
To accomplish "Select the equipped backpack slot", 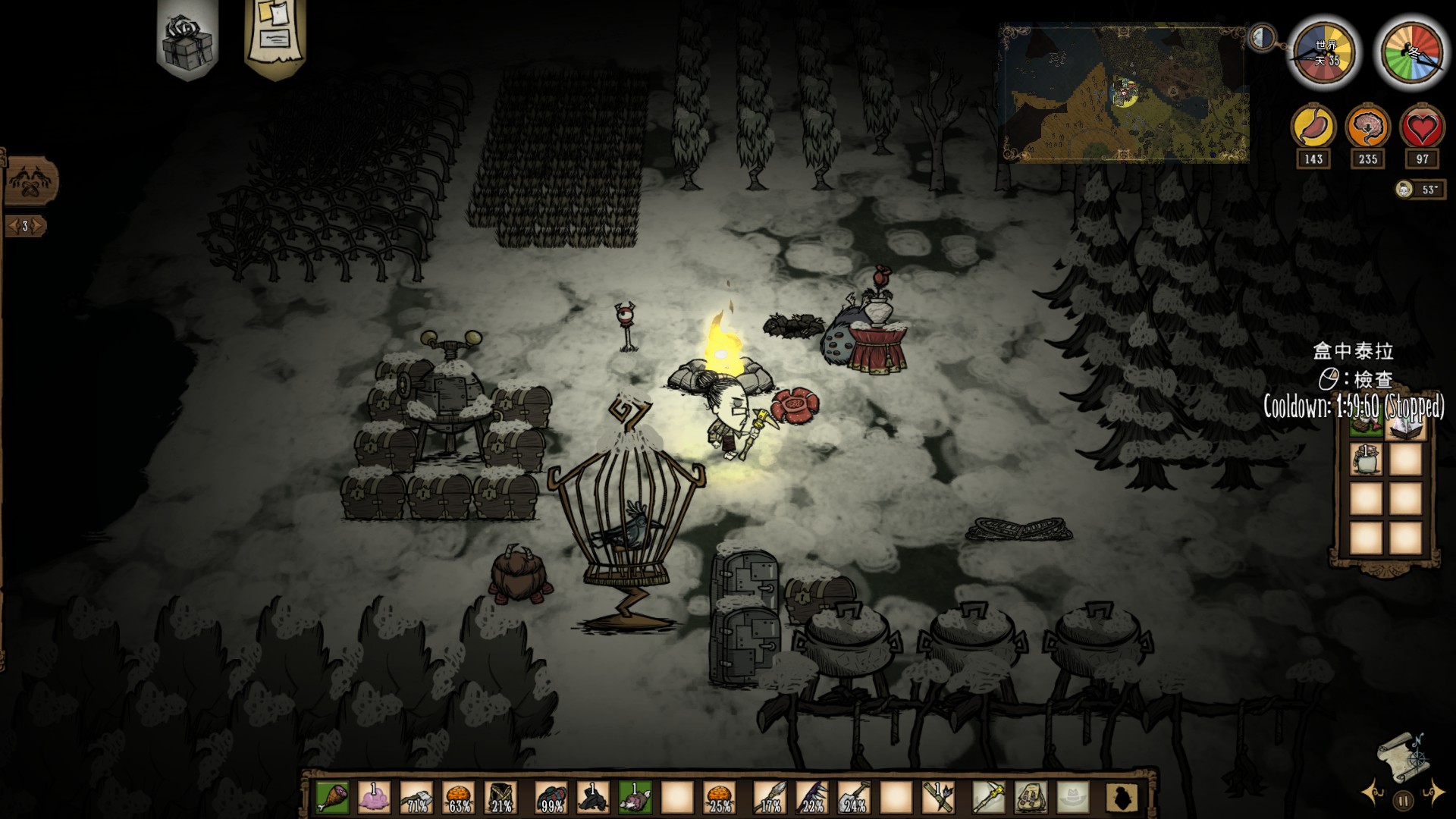I will (1031, 797).
